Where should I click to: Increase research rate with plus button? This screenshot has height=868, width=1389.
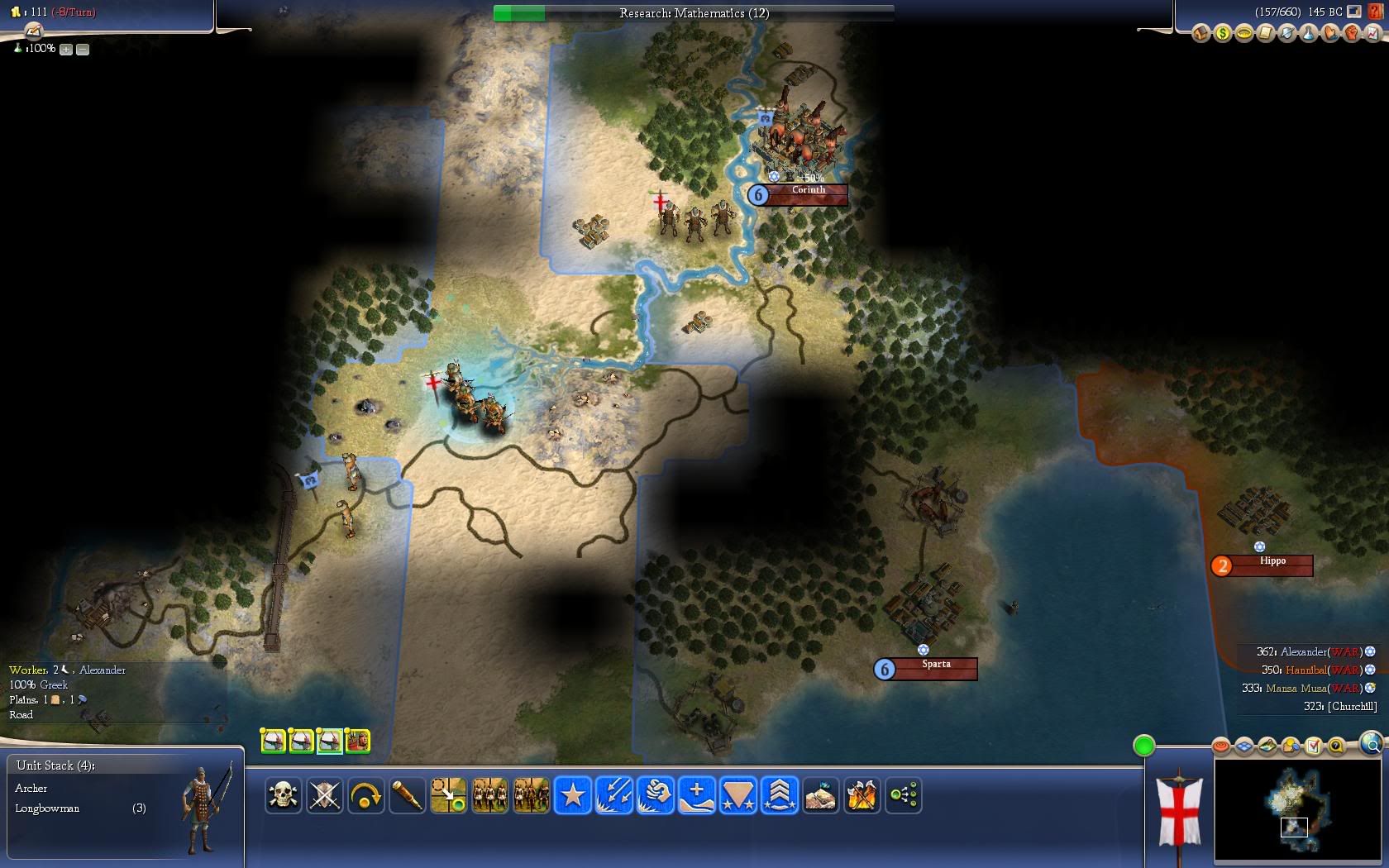66,50
